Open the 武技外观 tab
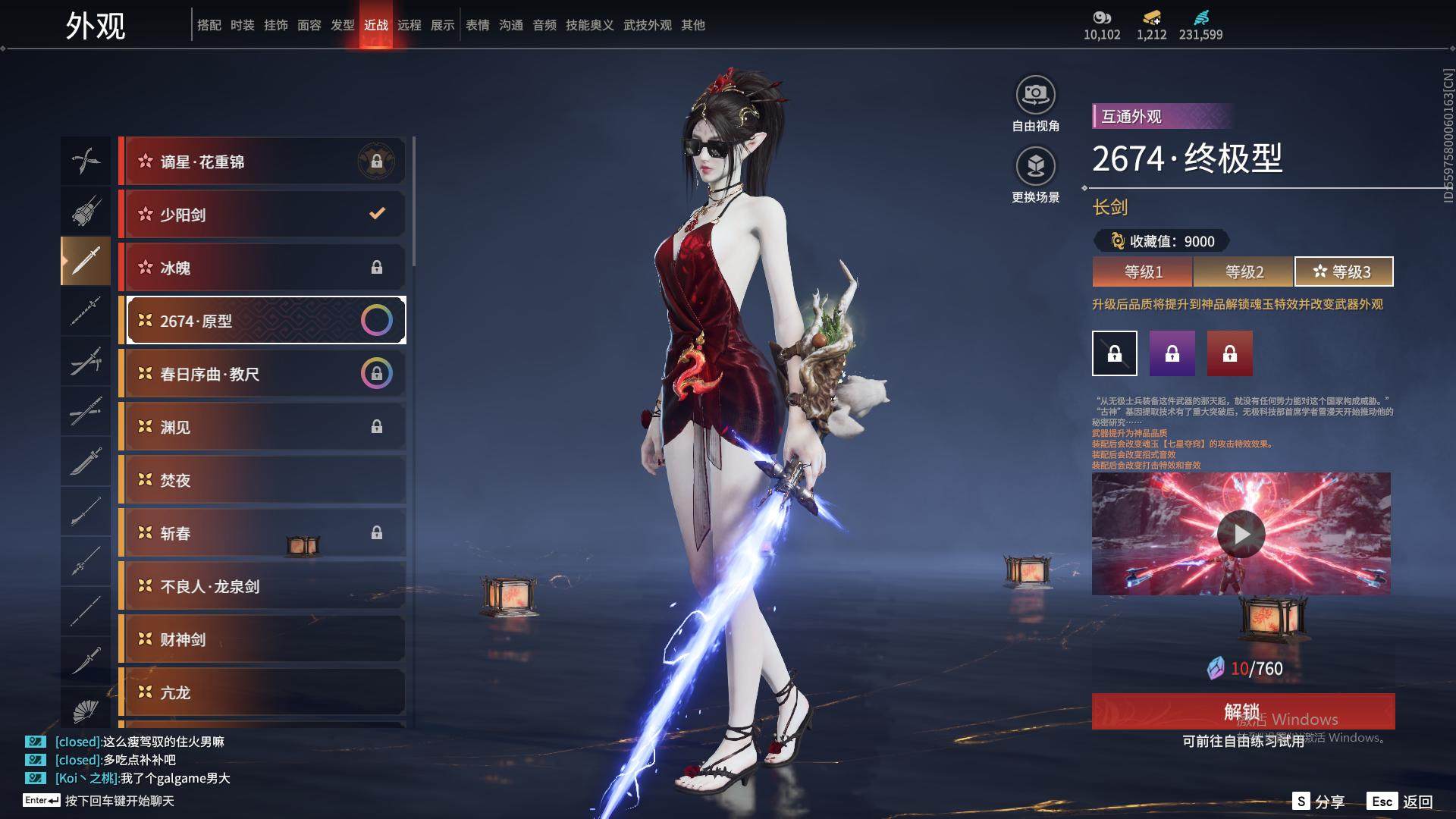Viewport: 1456px width, 819px height. (648, 25)
